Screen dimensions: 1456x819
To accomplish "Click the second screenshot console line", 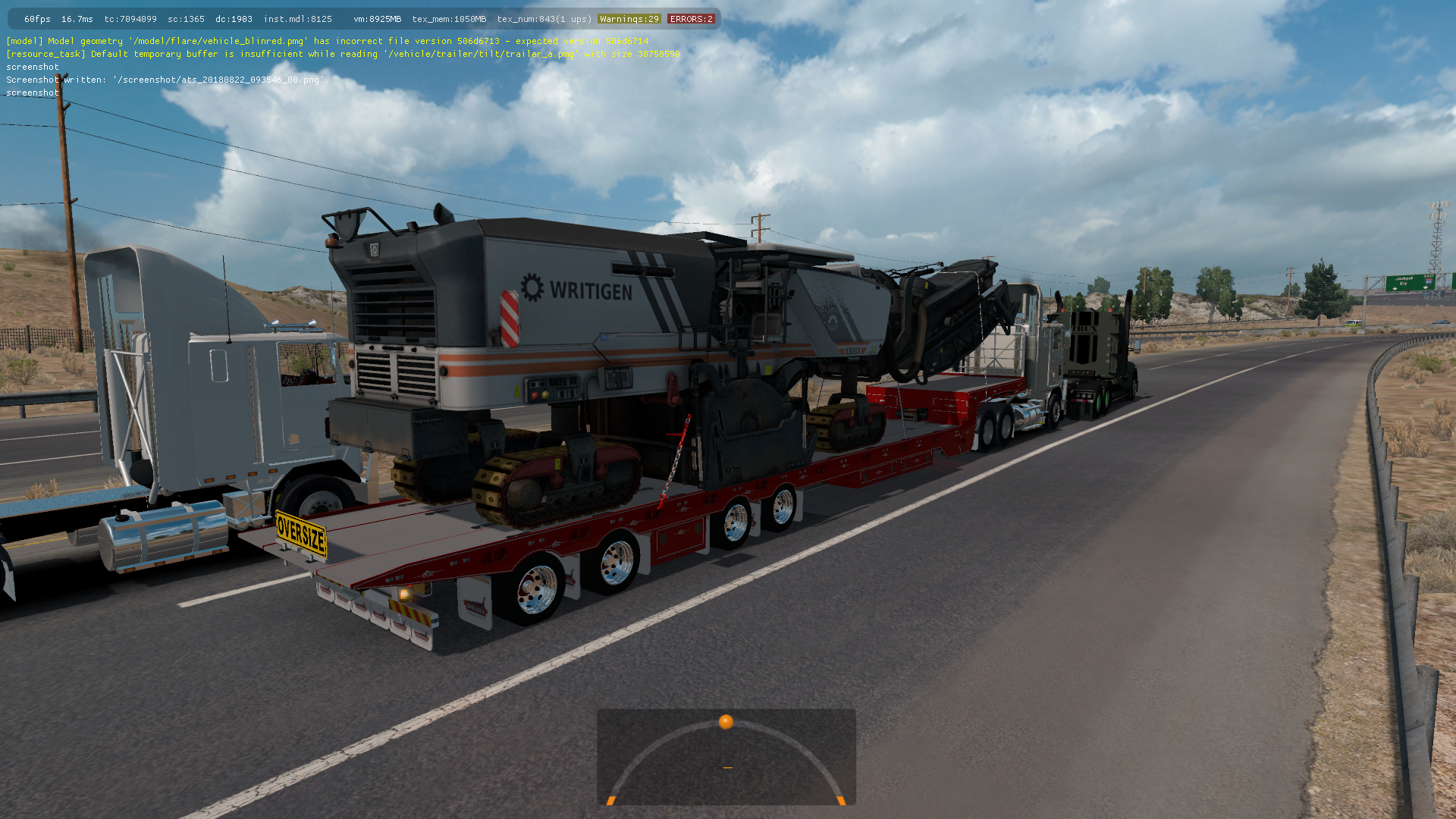I will point(32,93).
